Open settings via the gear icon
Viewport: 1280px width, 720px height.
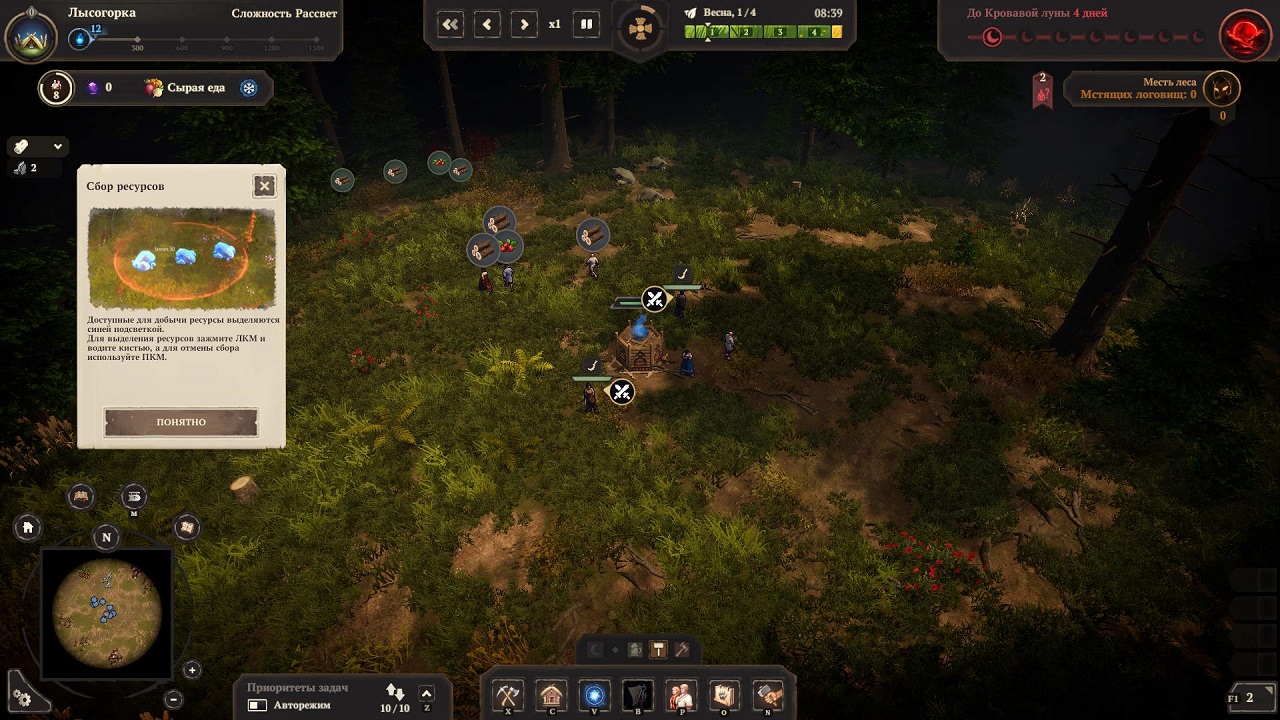pyautogui.click(x=22, y=698)
